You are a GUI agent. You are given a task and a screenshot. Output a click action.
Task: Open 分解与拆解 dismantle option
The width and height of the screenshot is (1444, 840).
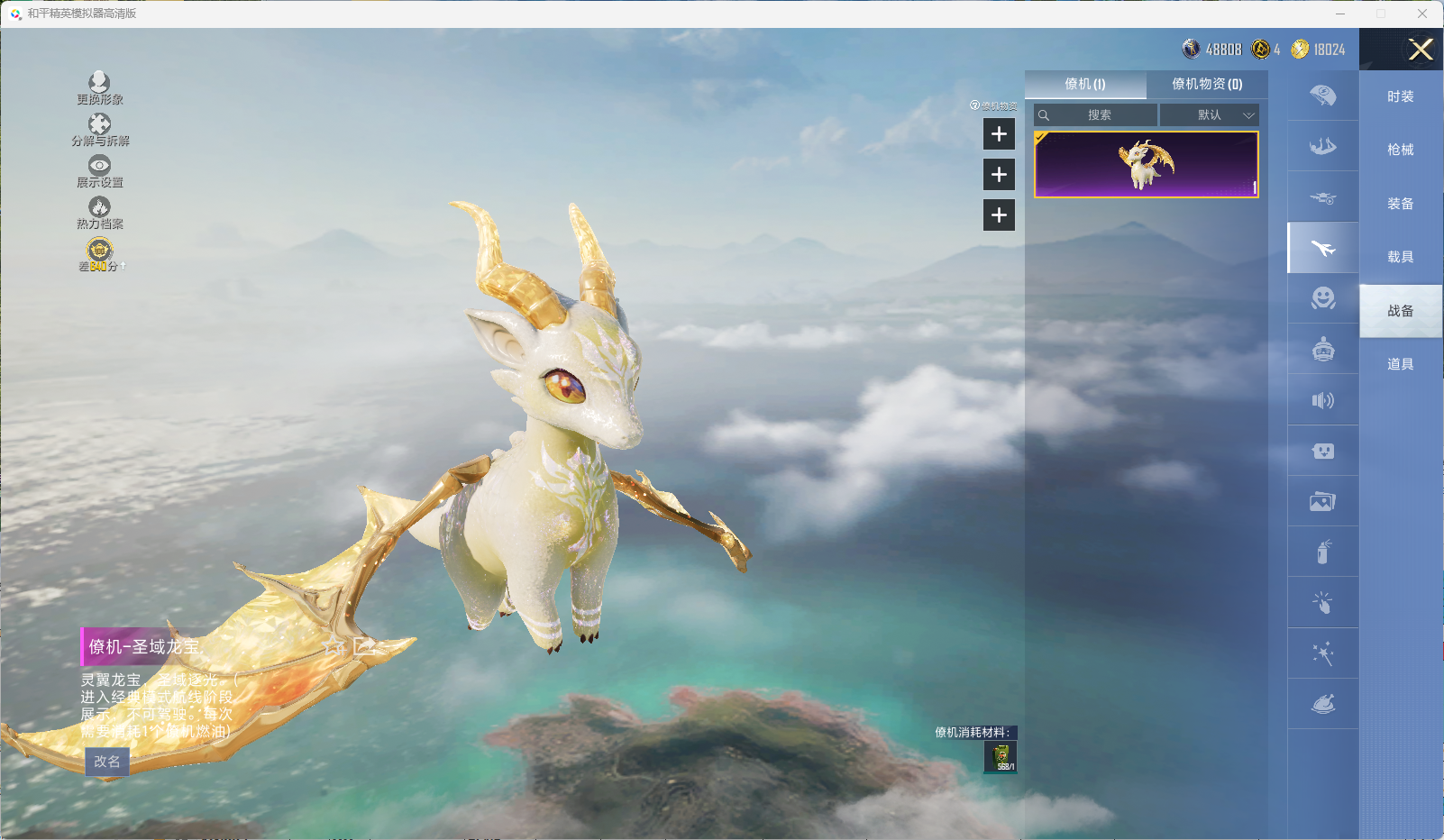[x=99, y=130]
